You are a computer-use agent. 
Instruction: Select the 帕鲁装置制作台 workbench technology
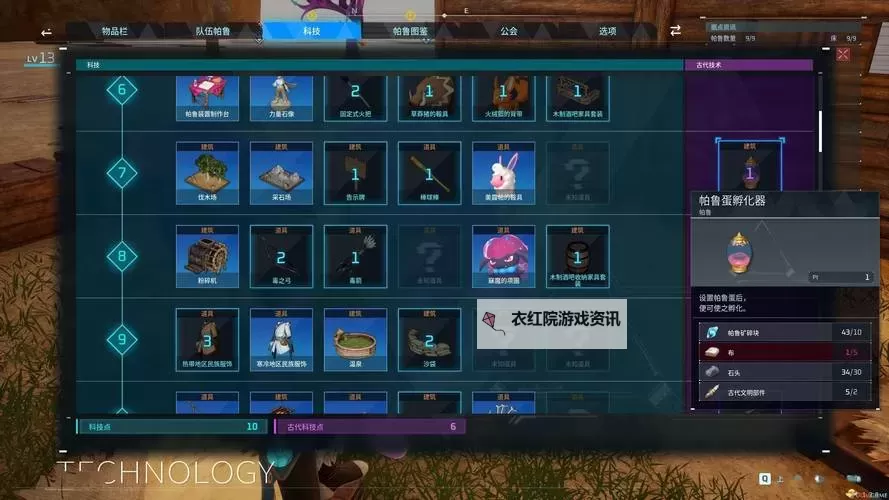pos(207,97)
